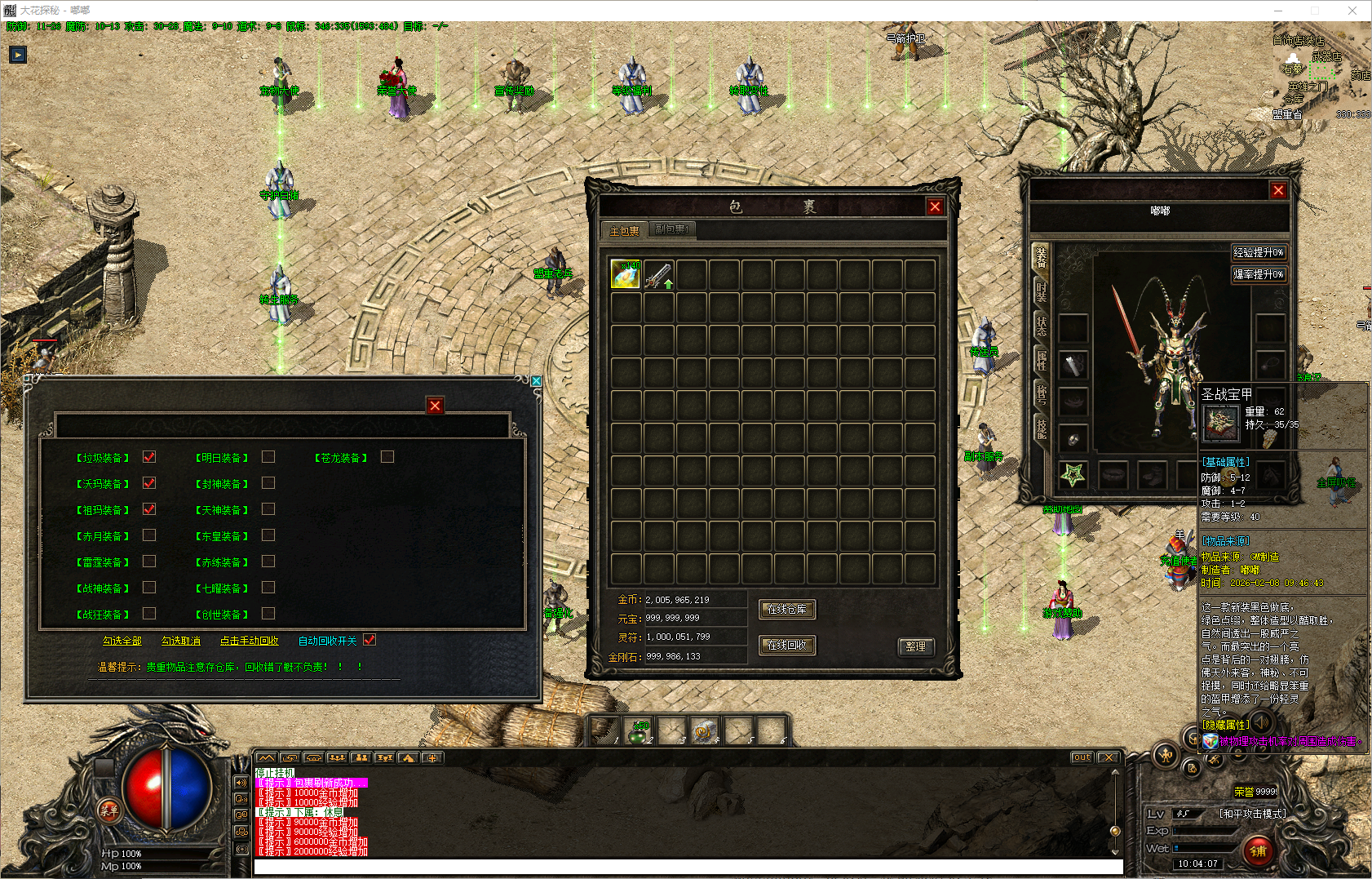
Task: Open the 时装 tab on the character panel
Action: point(1041,291)
